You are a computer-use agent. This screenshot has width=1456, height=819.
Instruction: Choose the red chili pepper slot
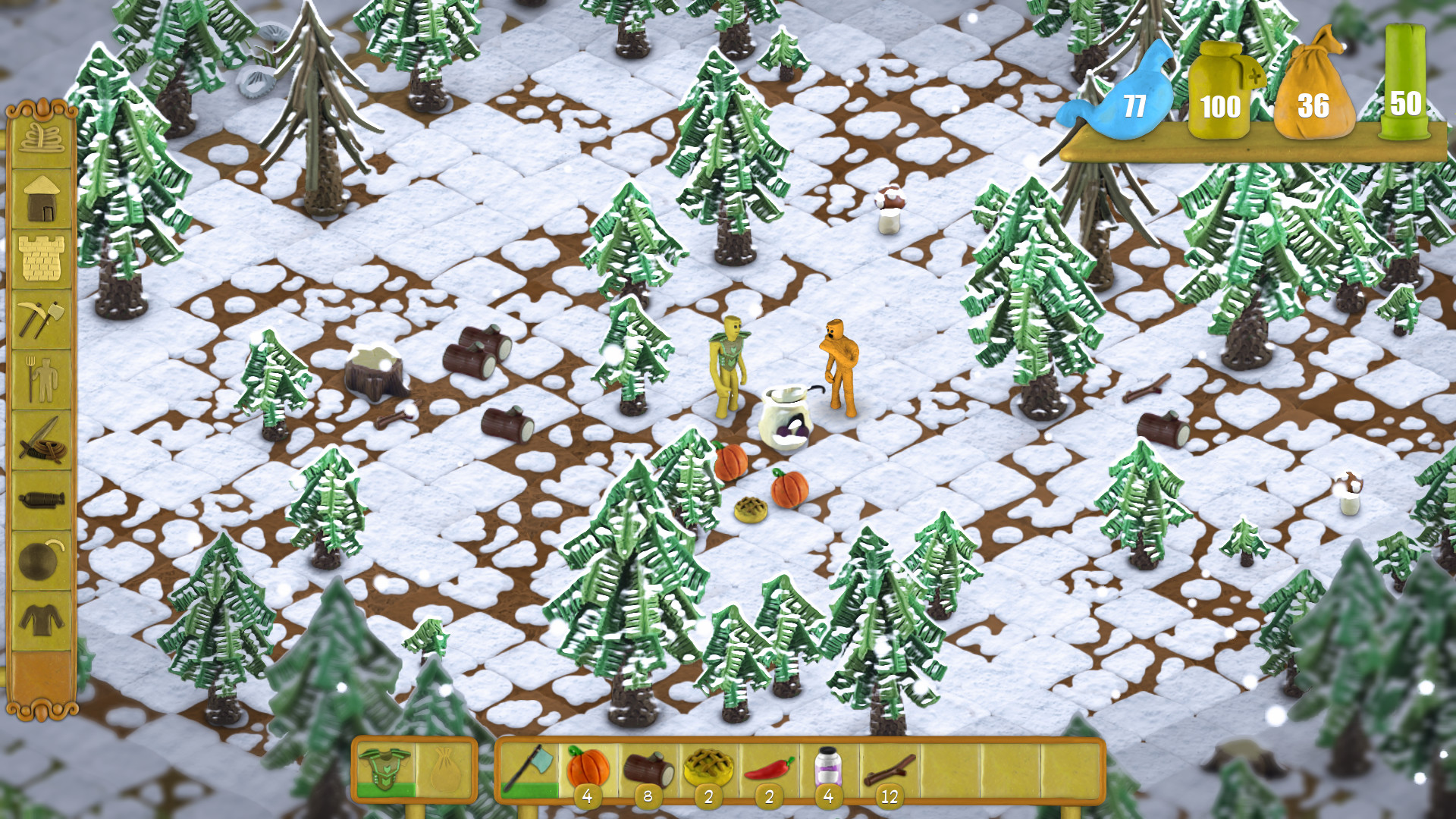pyautogui.click(x=769, y=770)
